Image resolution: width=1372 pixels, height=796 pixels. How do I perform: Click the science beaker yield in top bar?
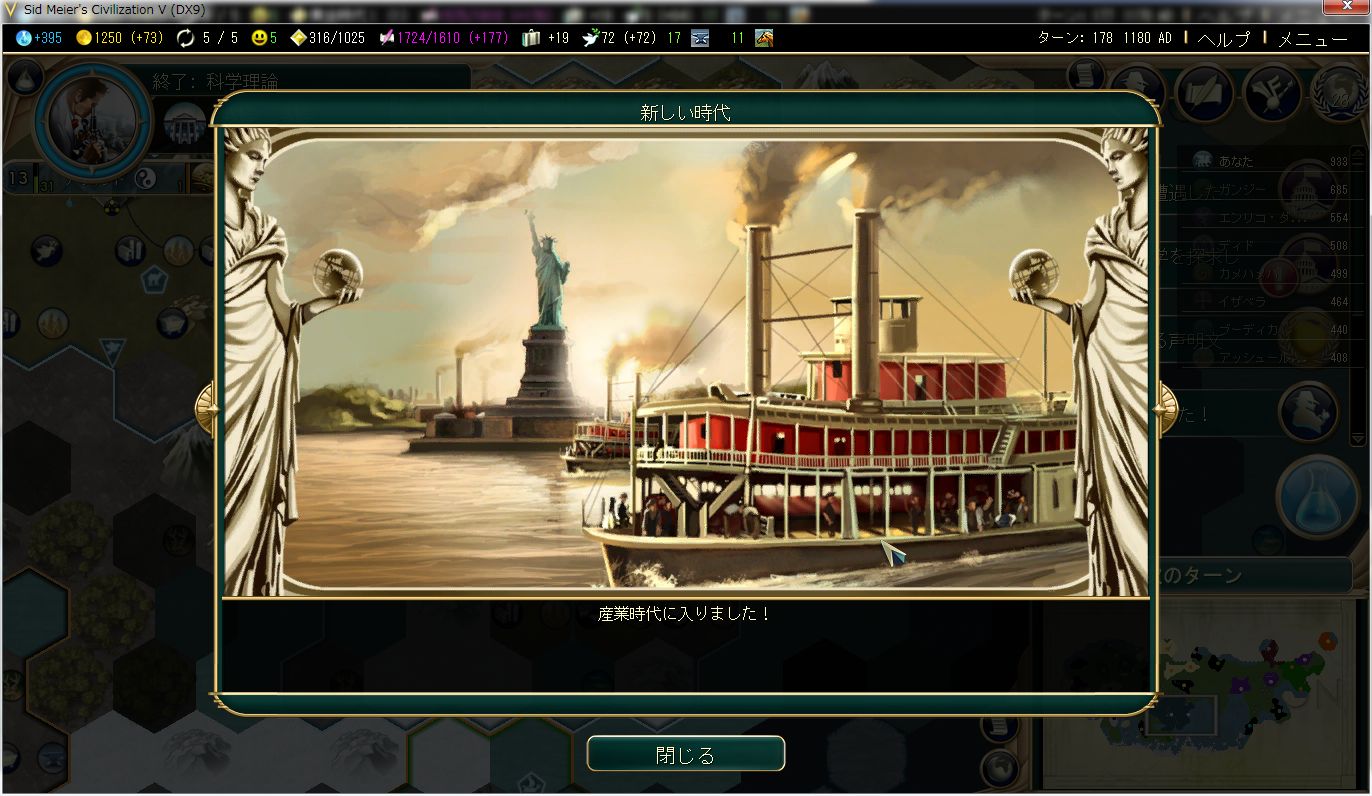[x=24, y=38]
